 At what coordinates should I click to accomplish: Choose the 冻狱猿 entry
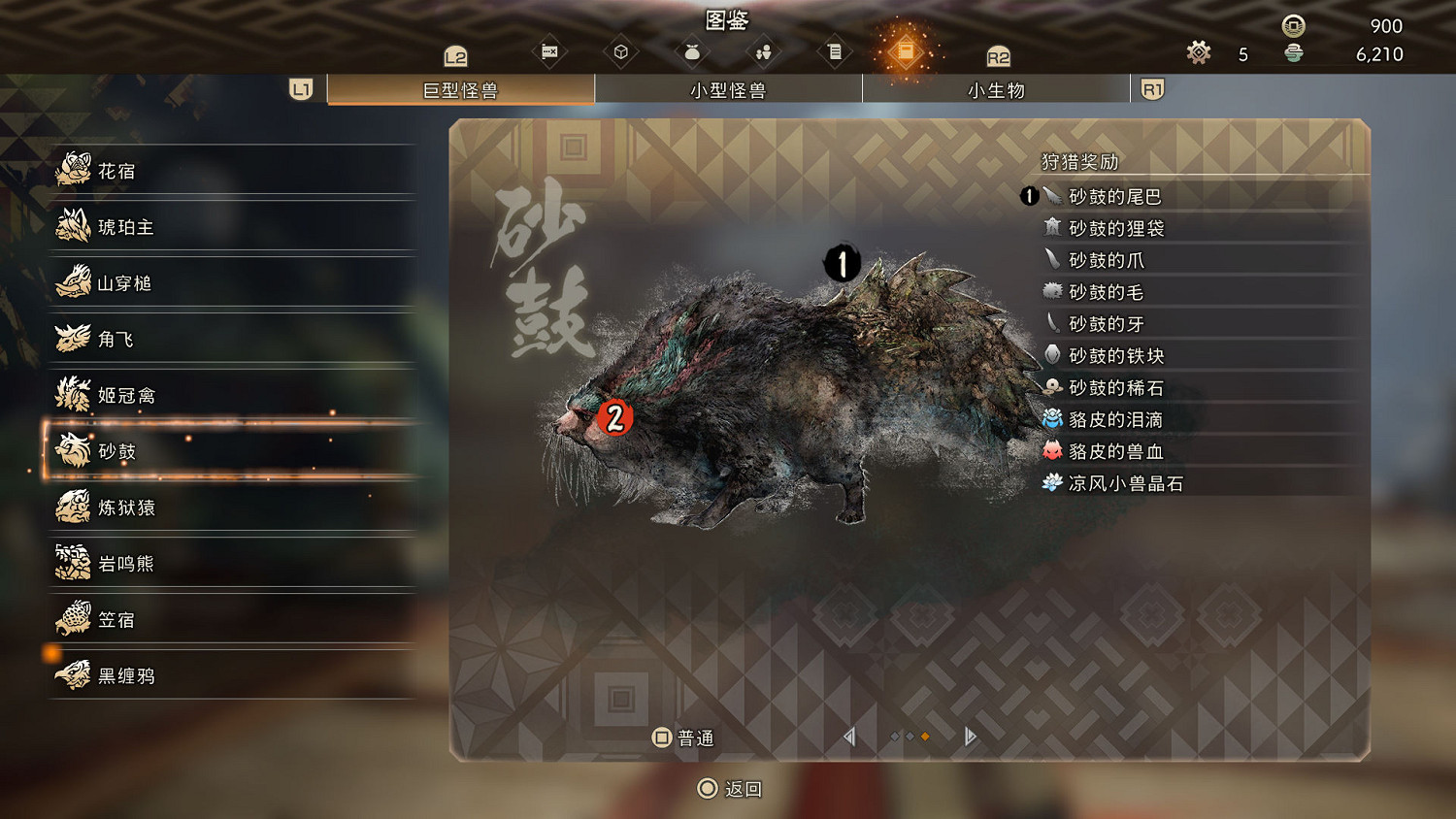[x=233, y=508]
